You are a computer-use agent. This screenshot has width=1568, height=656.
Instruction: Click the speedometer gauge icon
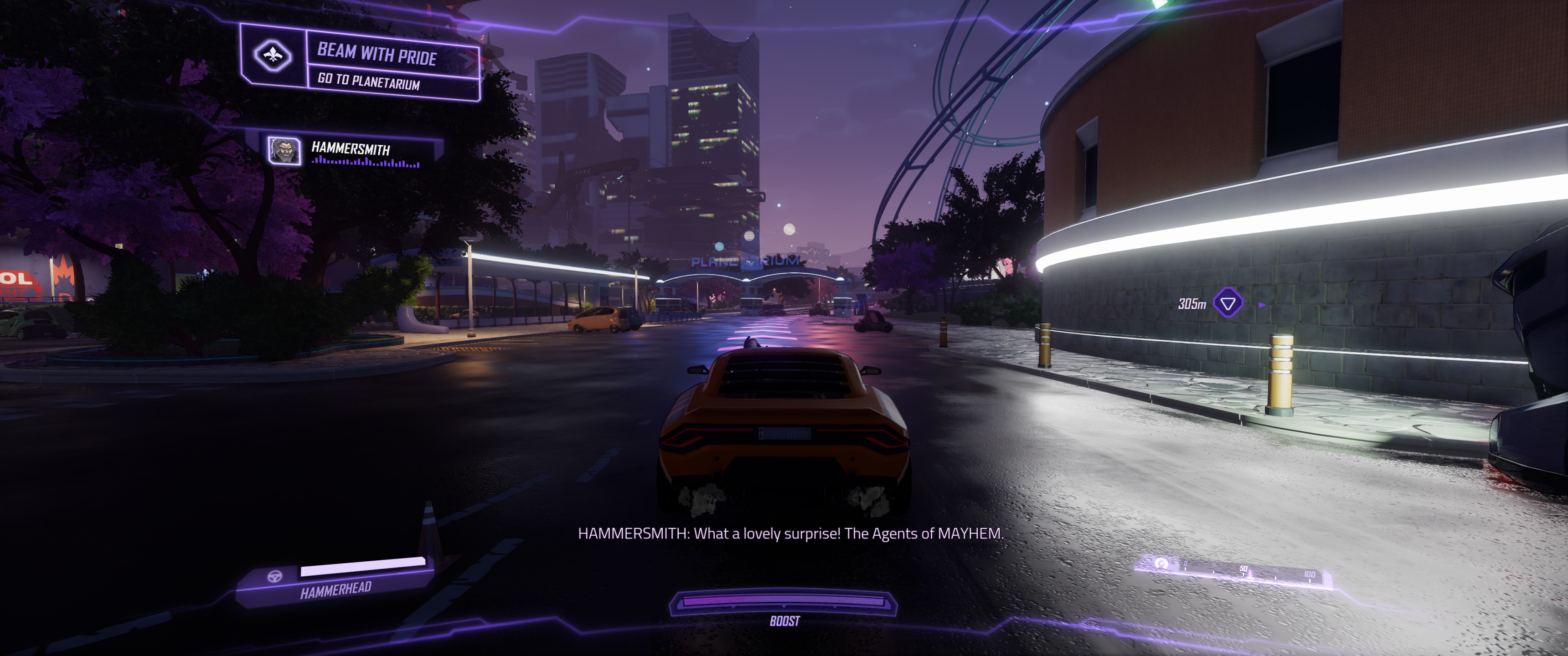point(1161,563)
